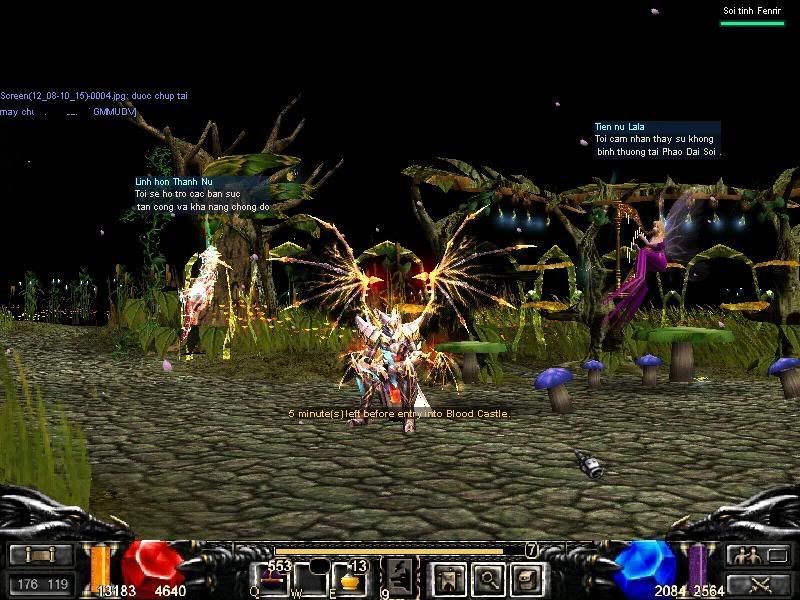This screenshot has width=800, height=600.
Task: Open the inventory chest button
Action: [x=527, y=577]
